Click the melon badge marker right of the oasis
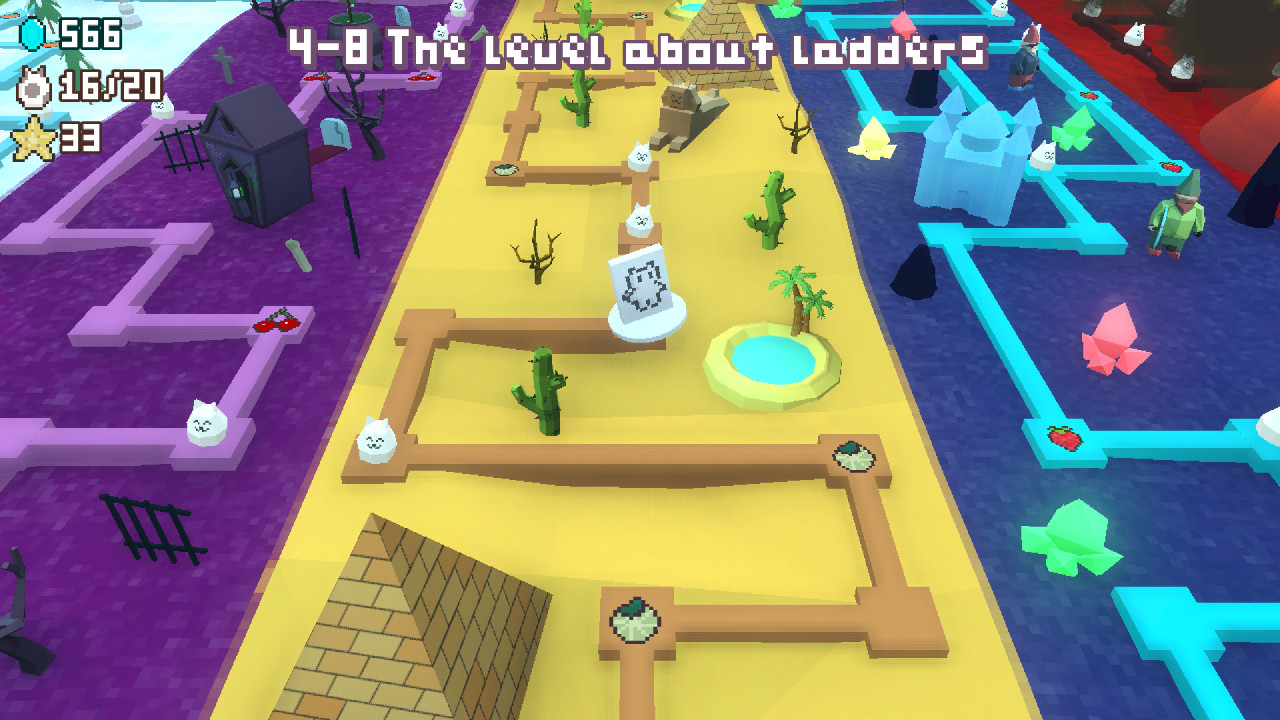The image size is (1280, 720). 852,456
